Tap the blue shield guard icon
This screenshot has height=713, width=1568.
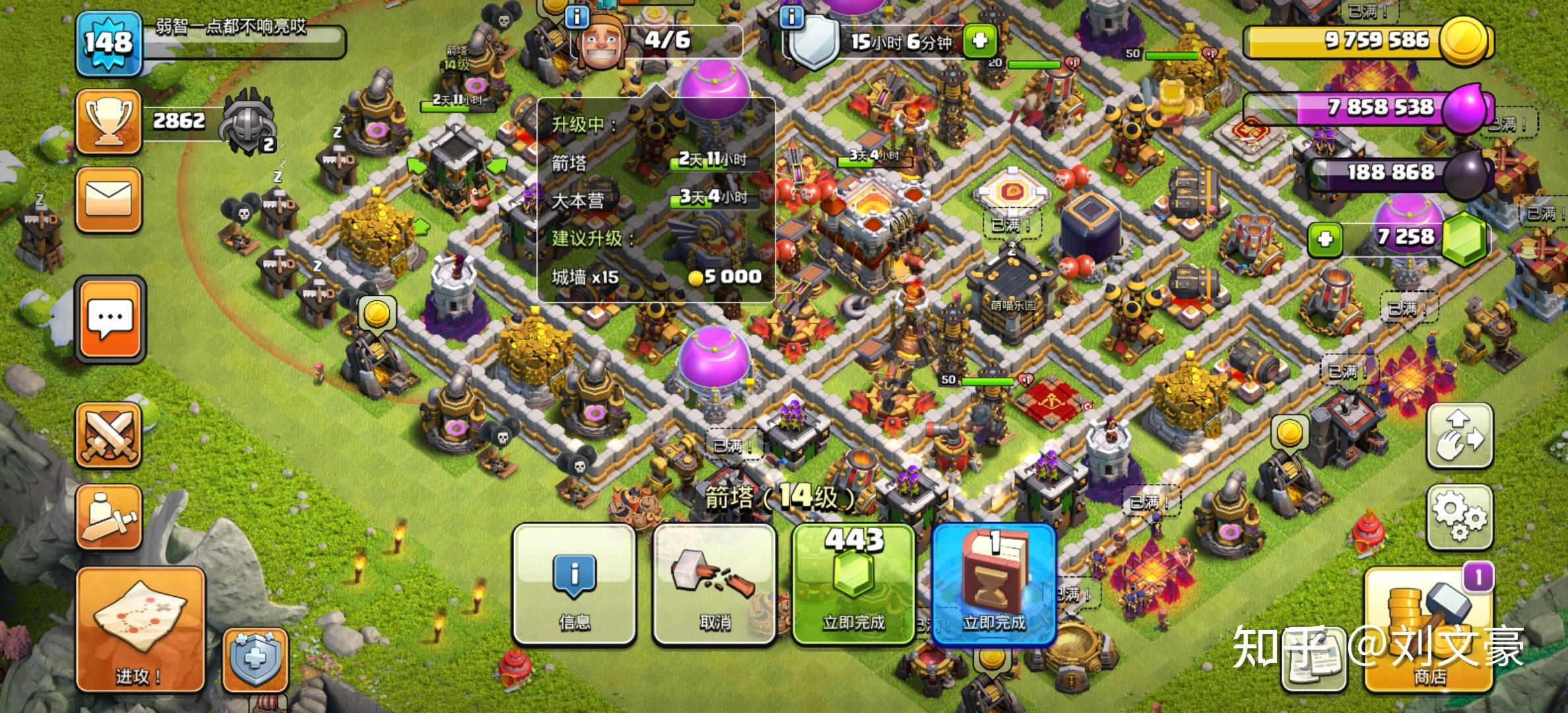point(255,660)
